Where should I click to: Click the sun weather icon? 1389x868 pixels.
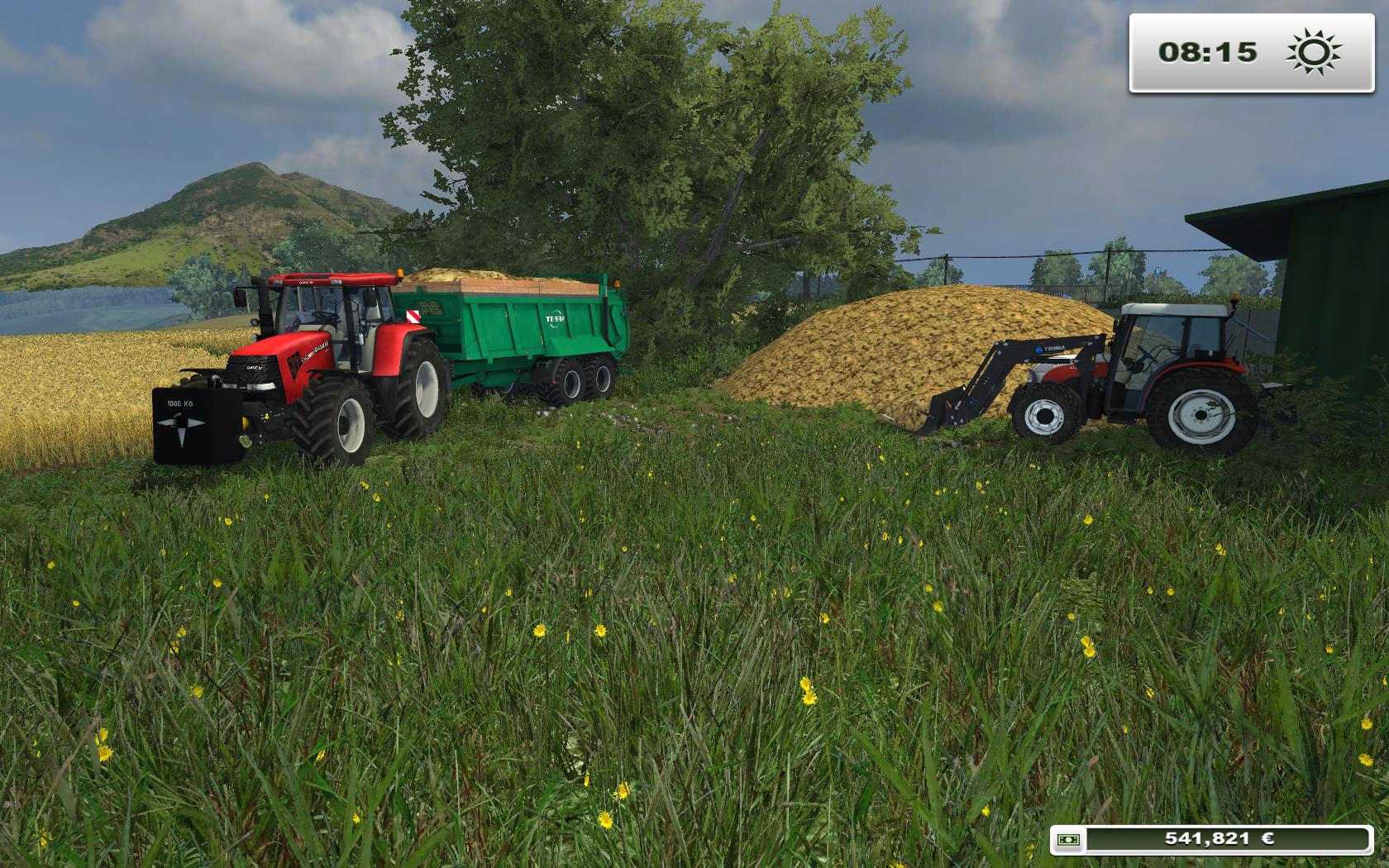coord(1312,52)
